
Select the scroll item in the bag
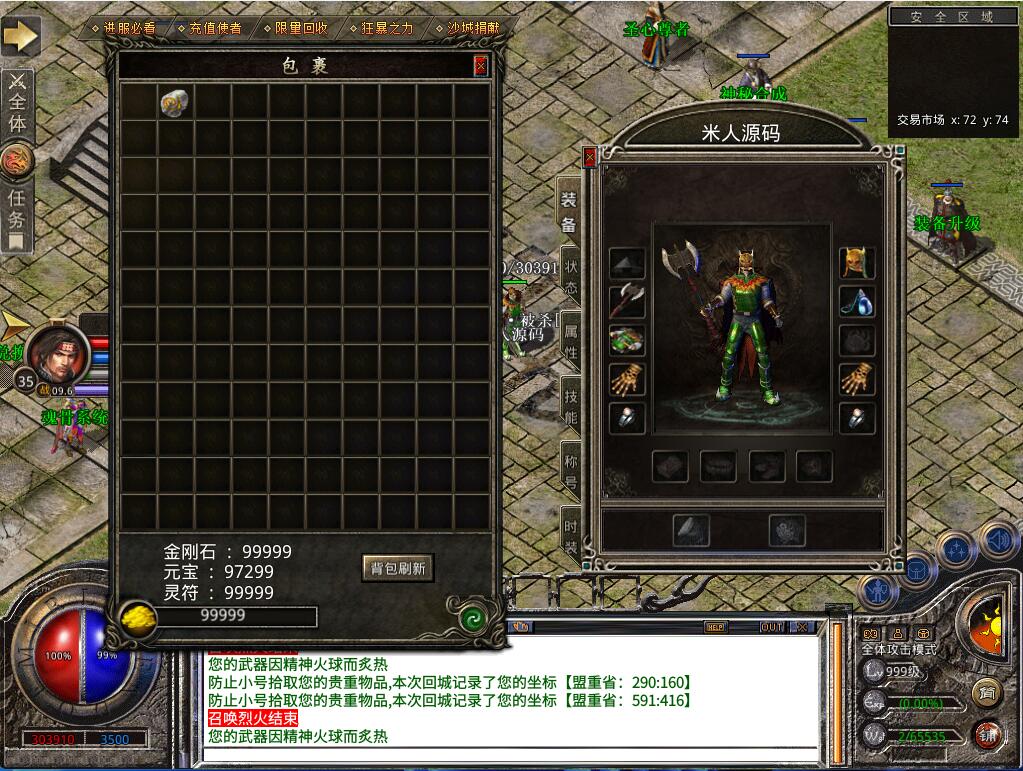tap(175, 102)
